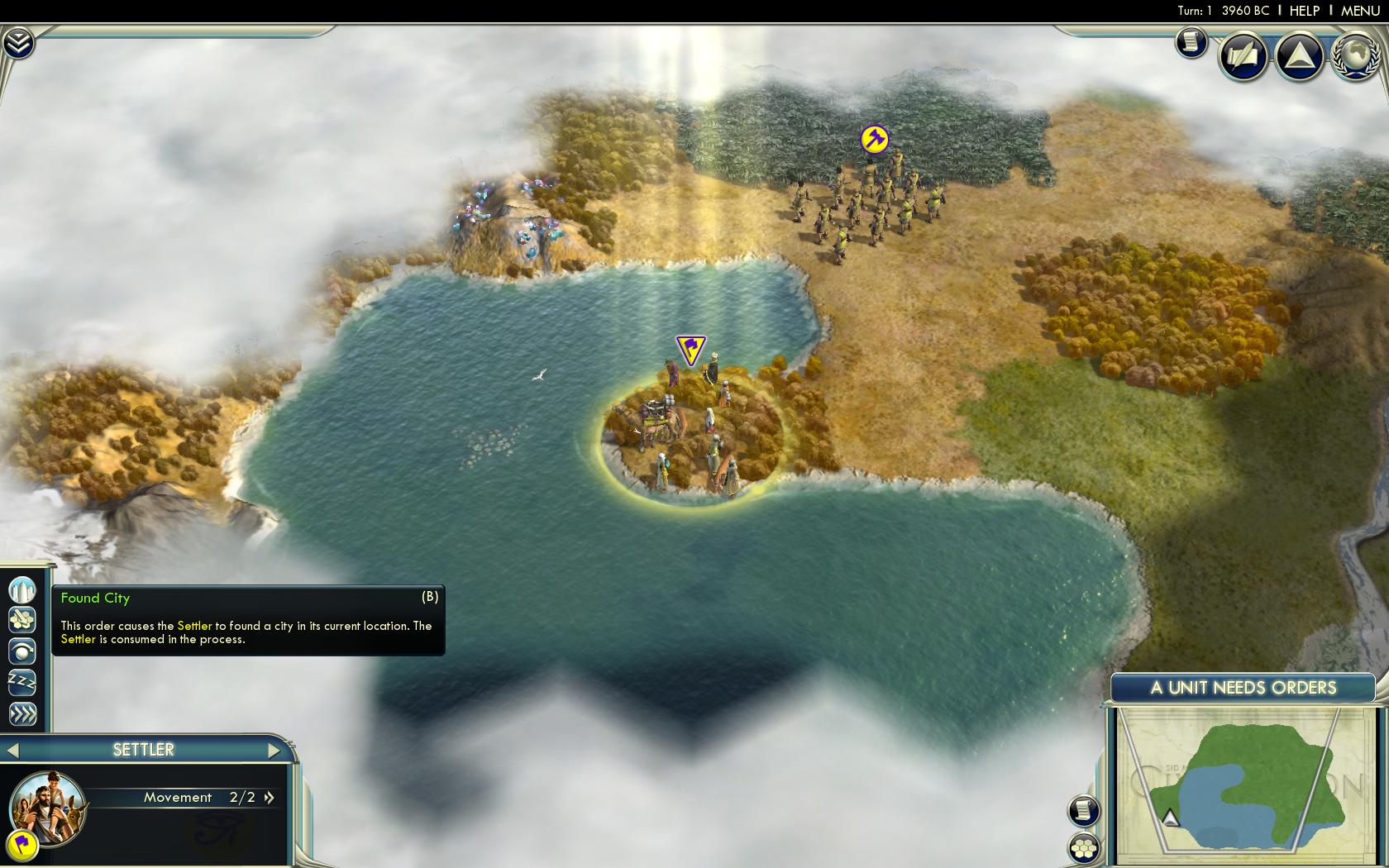Open the HELP link in top bar
Viewport: 1389px width, 868px height.
point(1305,10)
